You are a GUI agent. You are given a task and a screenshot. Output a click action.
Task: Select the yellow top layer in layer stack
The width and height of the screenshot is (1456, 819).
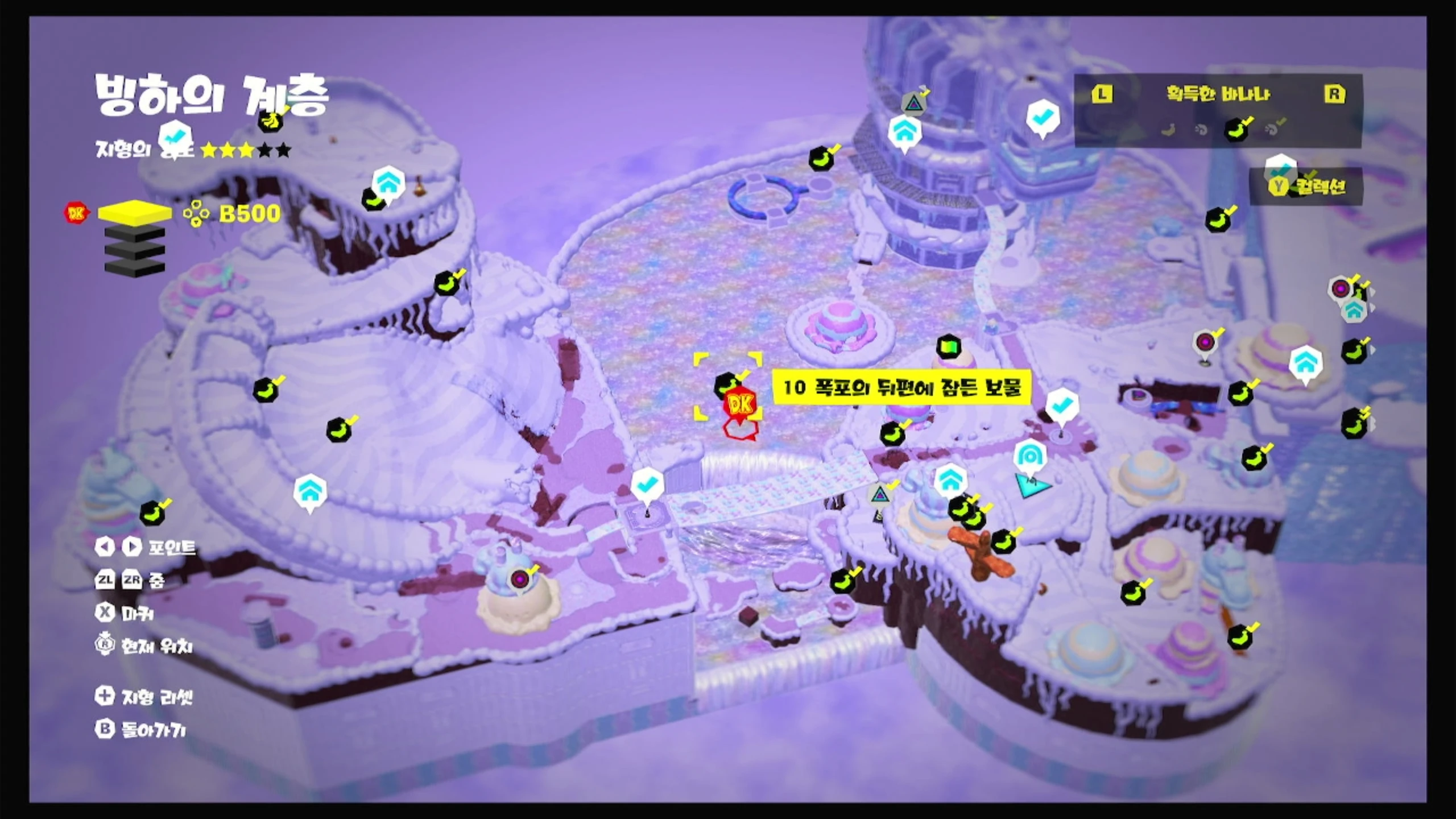pos(135,213)
